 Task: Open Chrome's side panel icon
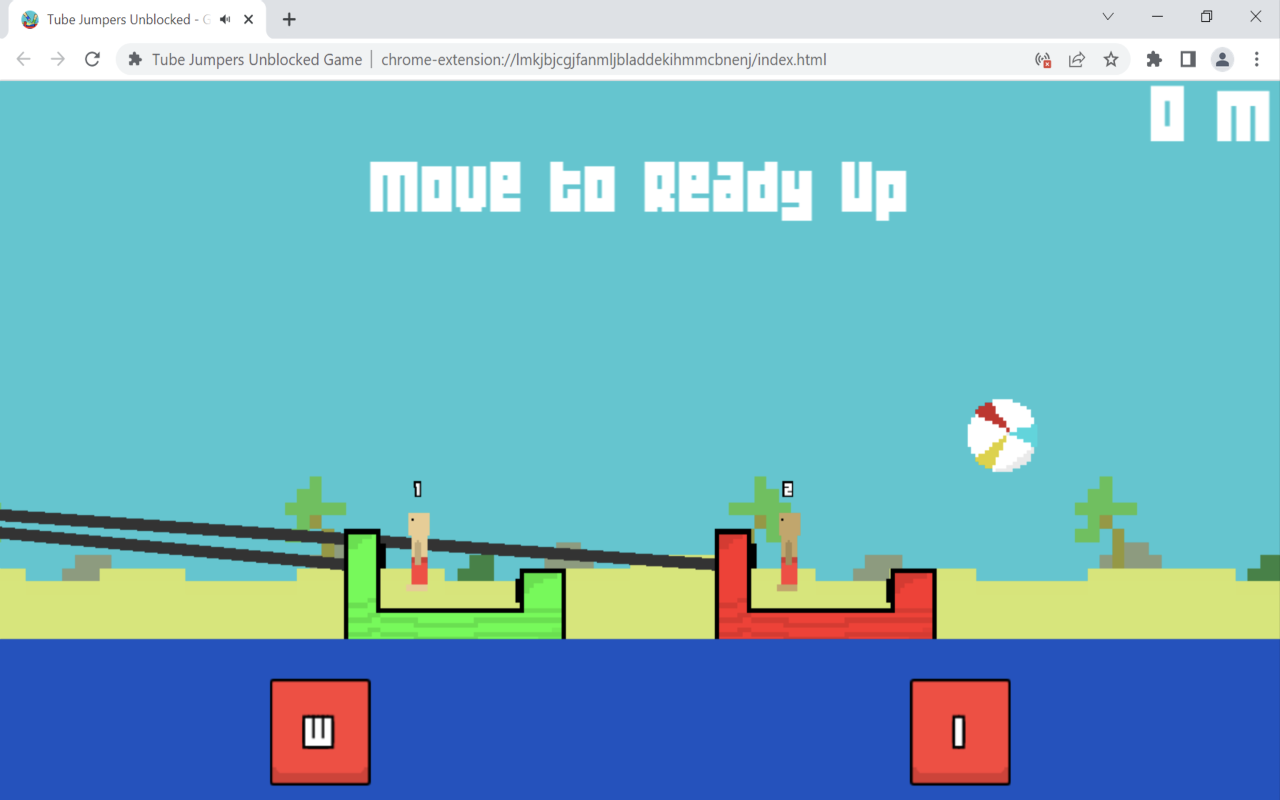point(1187,59)
